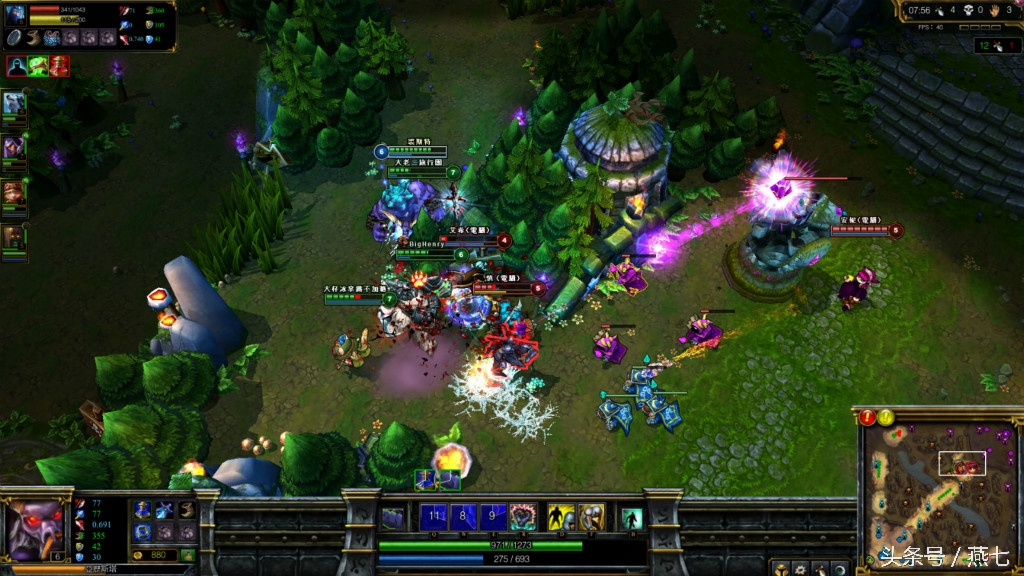The width and height of the screenshot is (1024, 576).
Task: Select the red-faced yordle ally portrait
Action: pos(13,191)
